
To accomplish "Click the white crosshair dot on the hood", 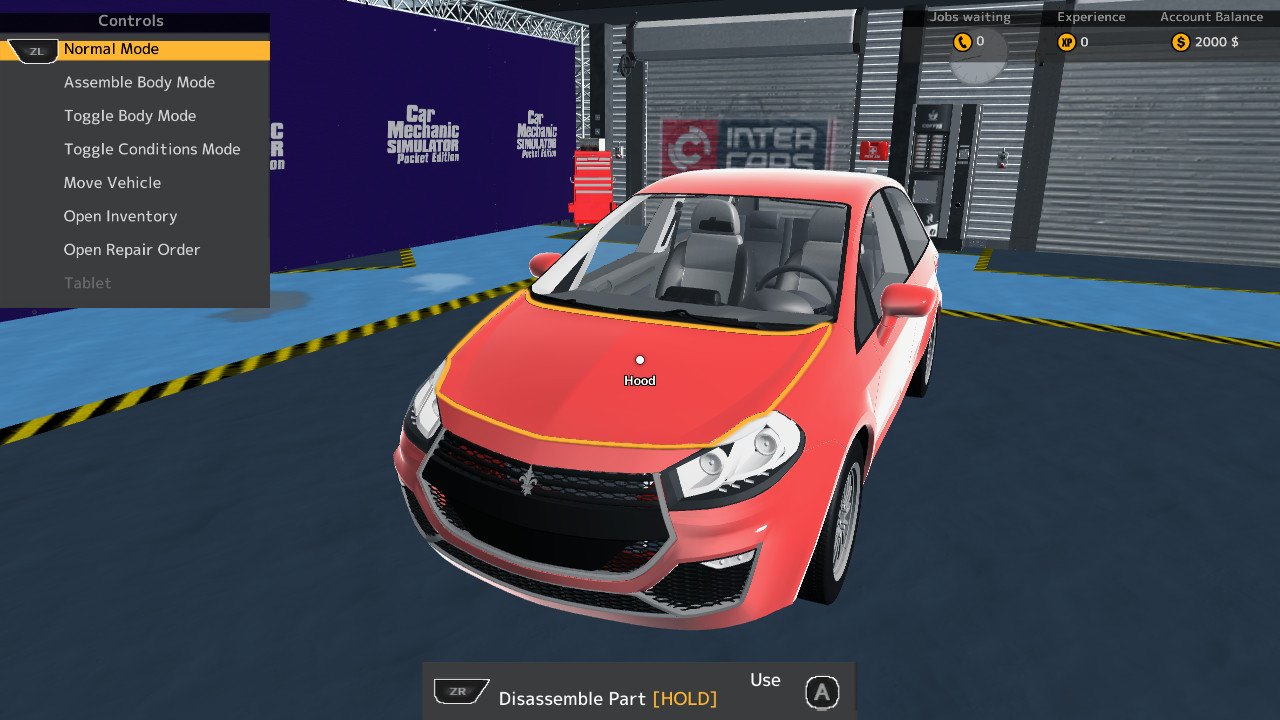I will (640, 359).
